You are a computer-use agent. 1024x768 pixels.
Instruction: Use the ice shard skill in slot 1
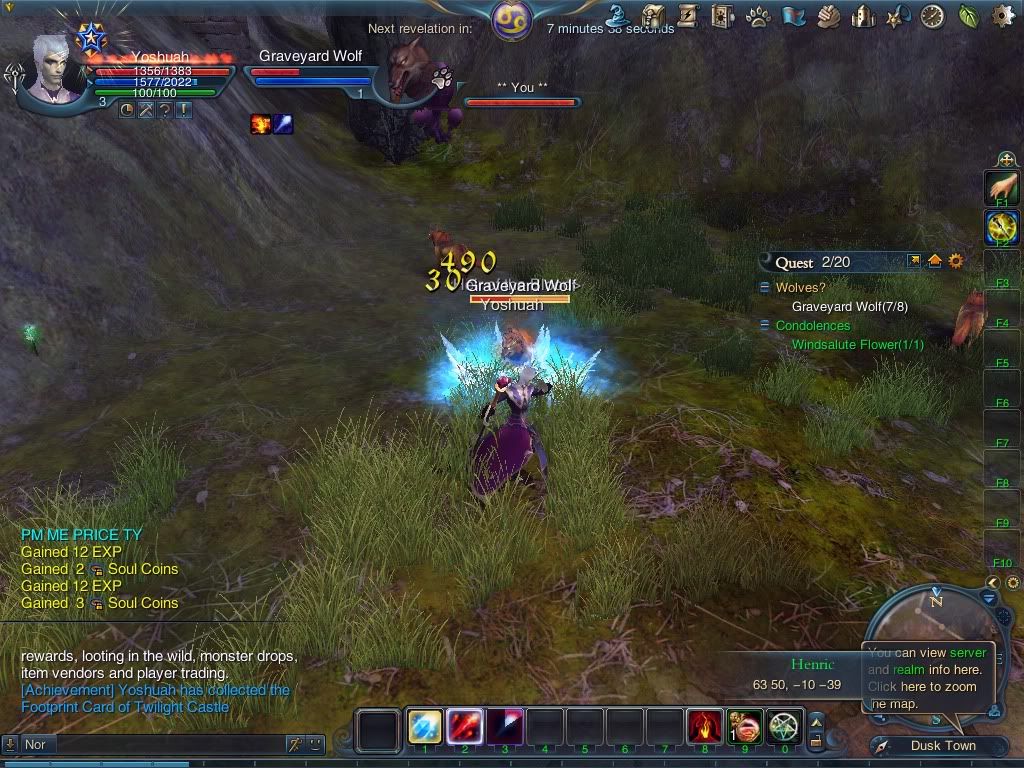[x=425, y=727]
